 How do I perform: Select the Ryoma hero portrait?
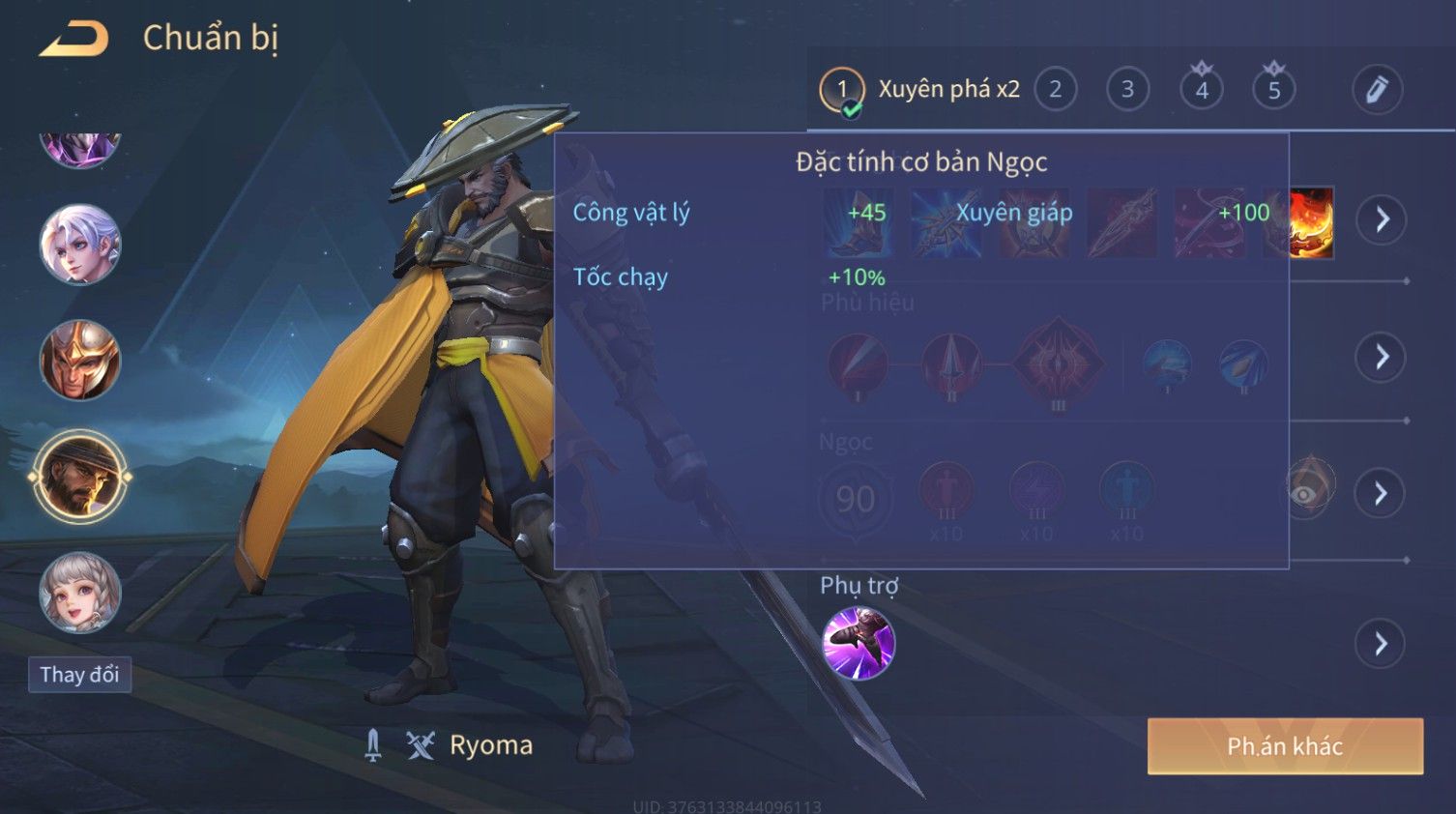(80, 477)
